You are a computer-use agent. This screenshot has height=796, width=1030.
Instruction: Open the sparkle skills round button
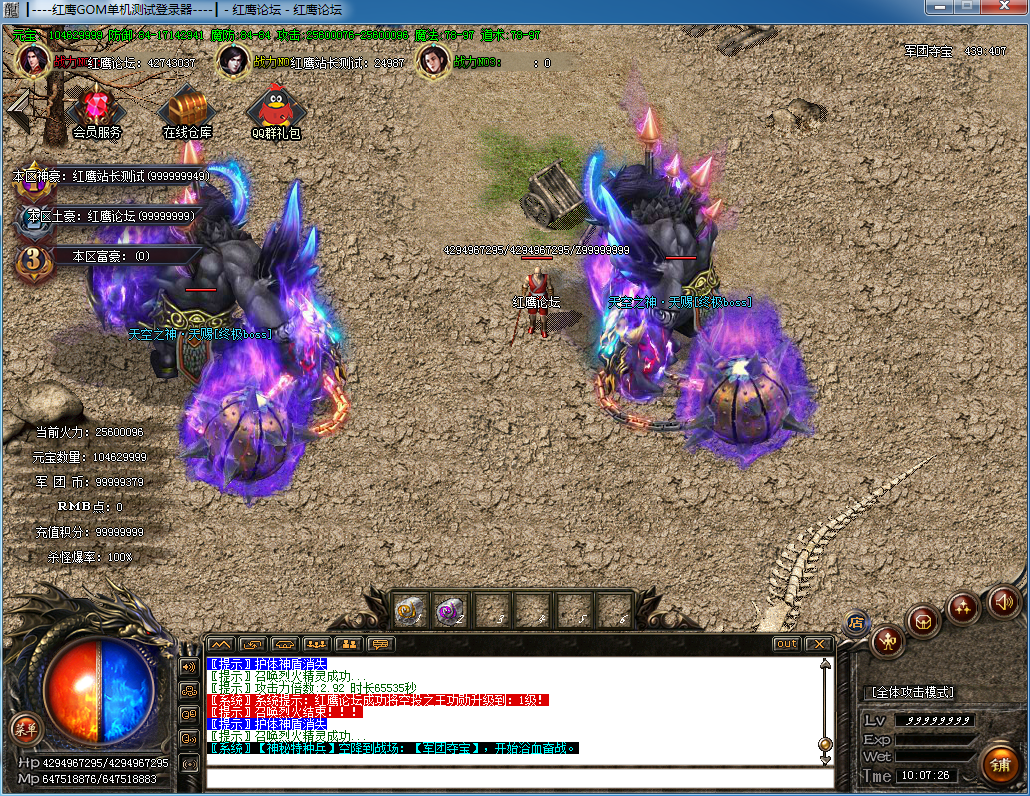pos(963,607)
